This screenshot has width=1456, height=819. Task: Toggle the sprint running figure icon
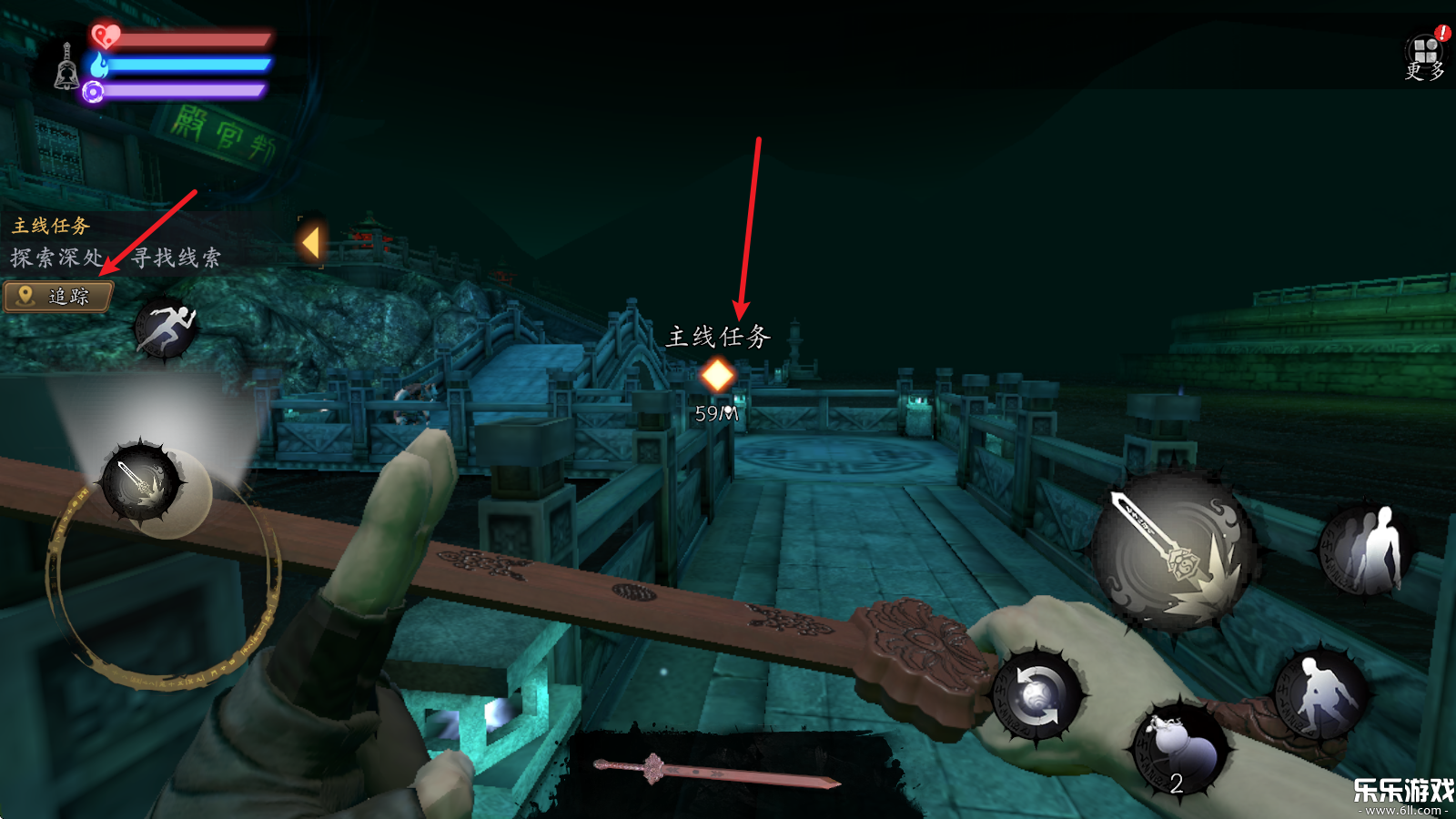point(166,328)
